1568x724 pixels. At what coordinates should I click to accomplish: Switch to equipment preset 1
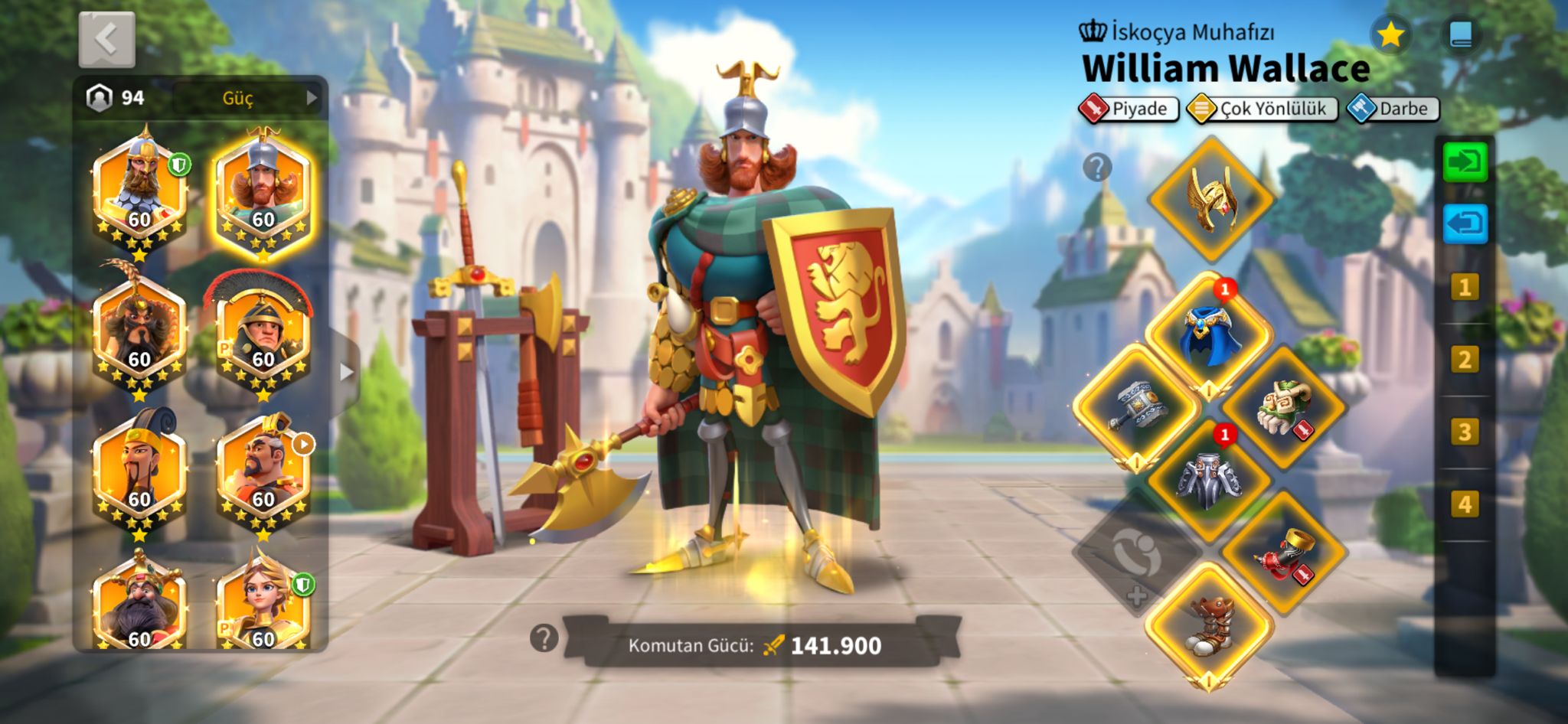(1465, 288)
